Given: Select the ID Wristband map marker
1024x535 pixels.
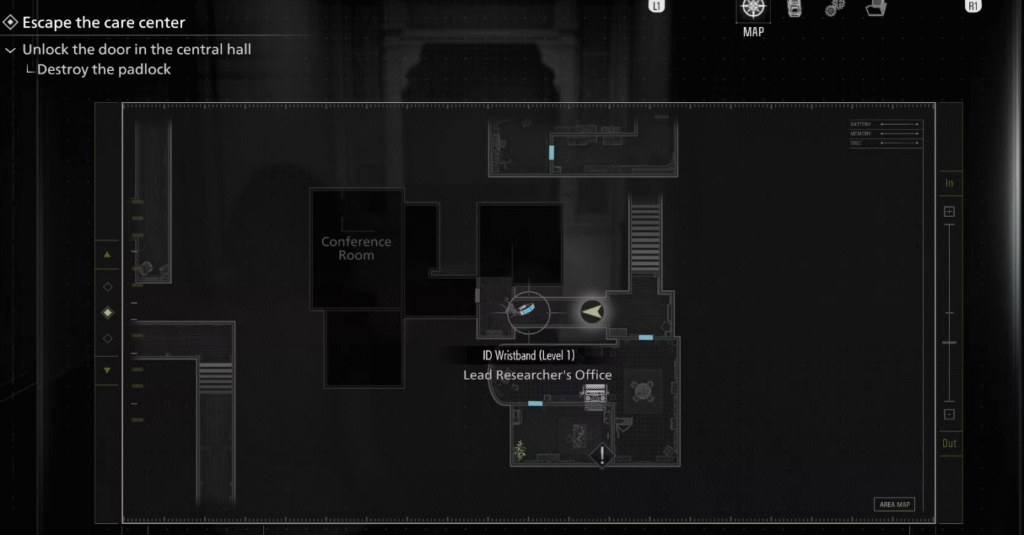Looking at the screenshot, I should pos(526,311).
